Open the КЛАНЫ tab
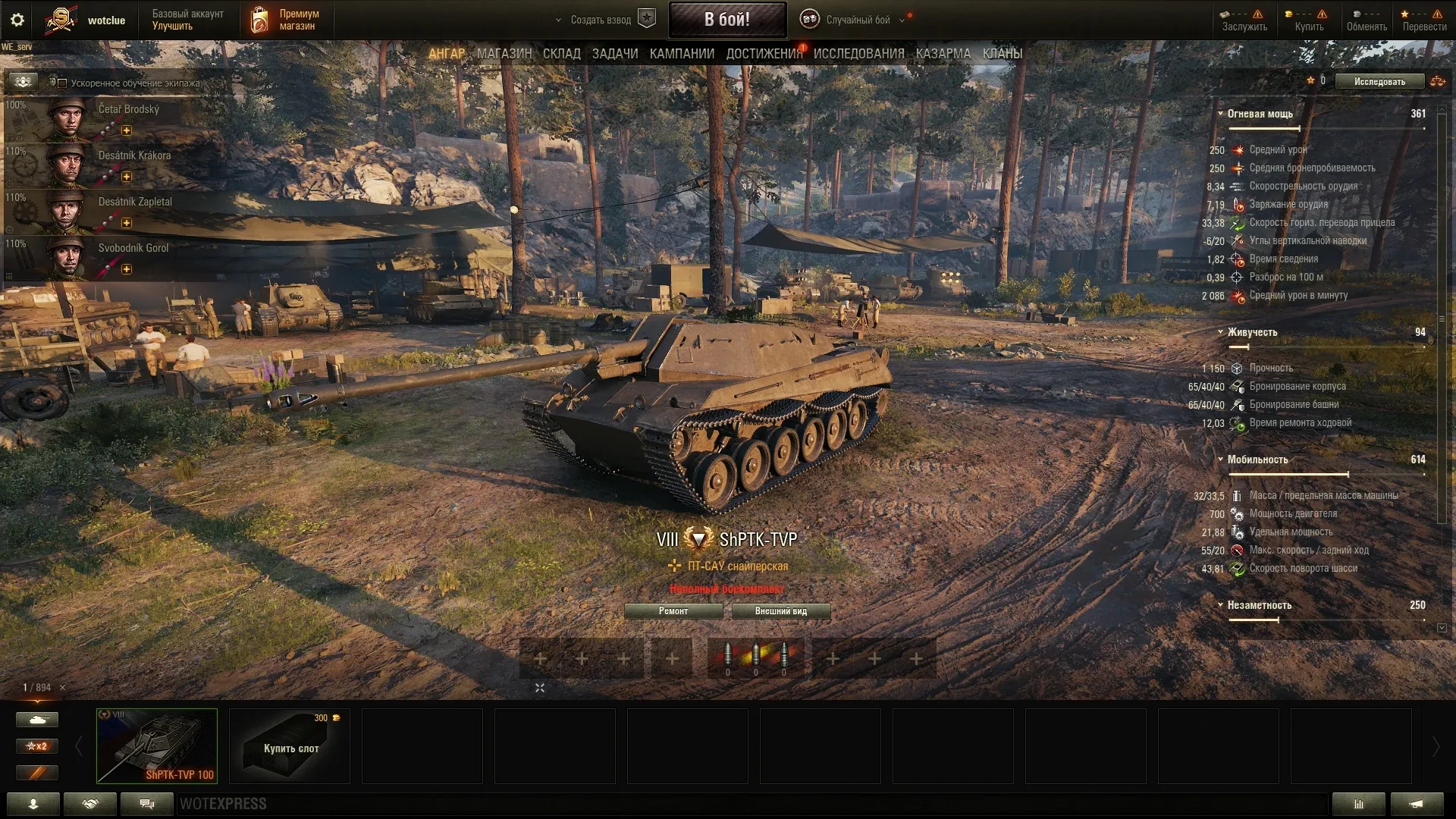 1002,54
